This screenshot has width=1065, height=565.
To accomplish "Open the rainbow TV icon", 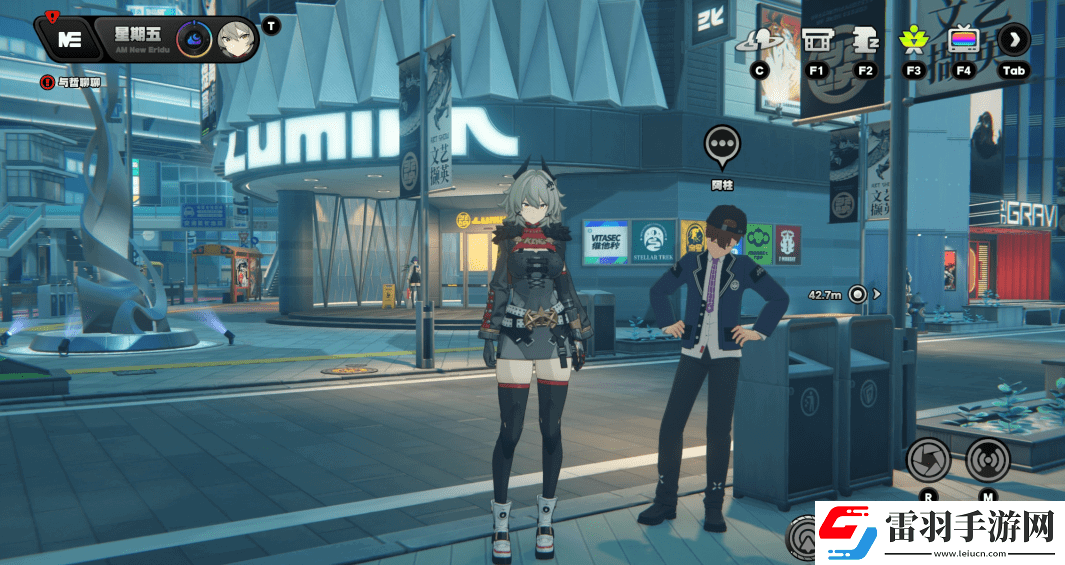I will [x=964, y=40].
